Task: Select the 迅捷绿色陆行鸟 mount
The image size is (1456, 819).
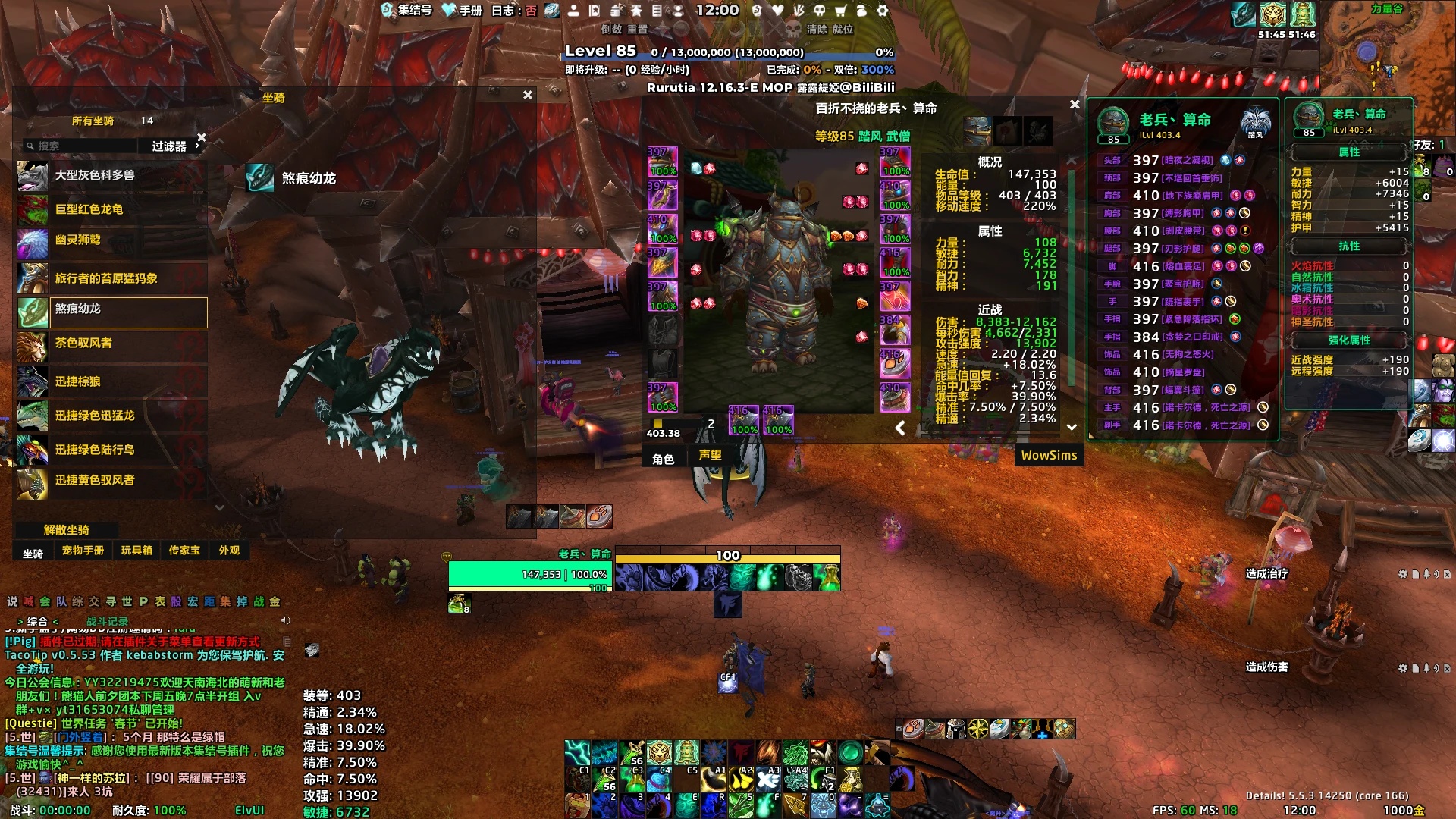Action: (x=112, y=450)
